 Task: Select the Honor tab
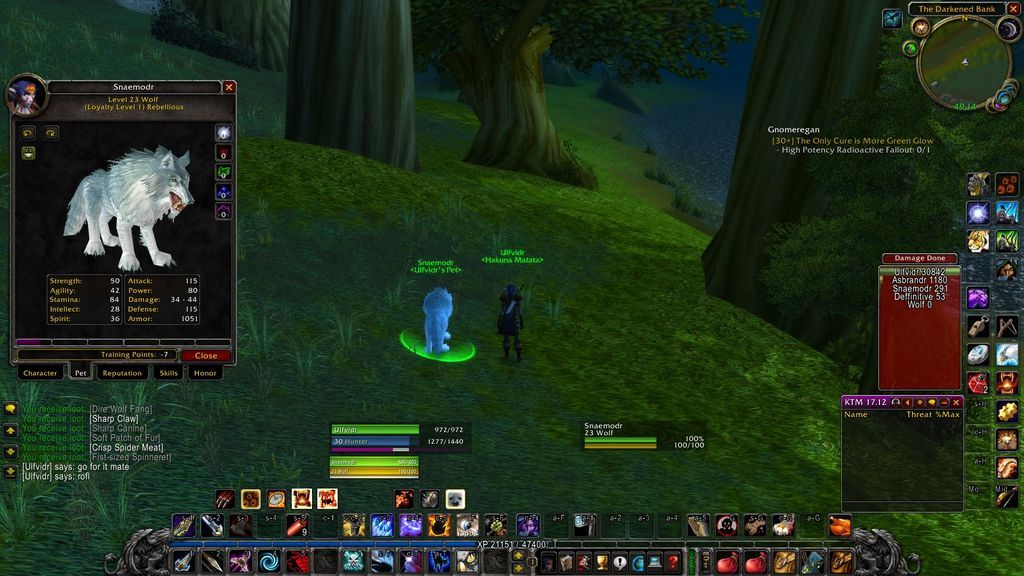(205, 373)
